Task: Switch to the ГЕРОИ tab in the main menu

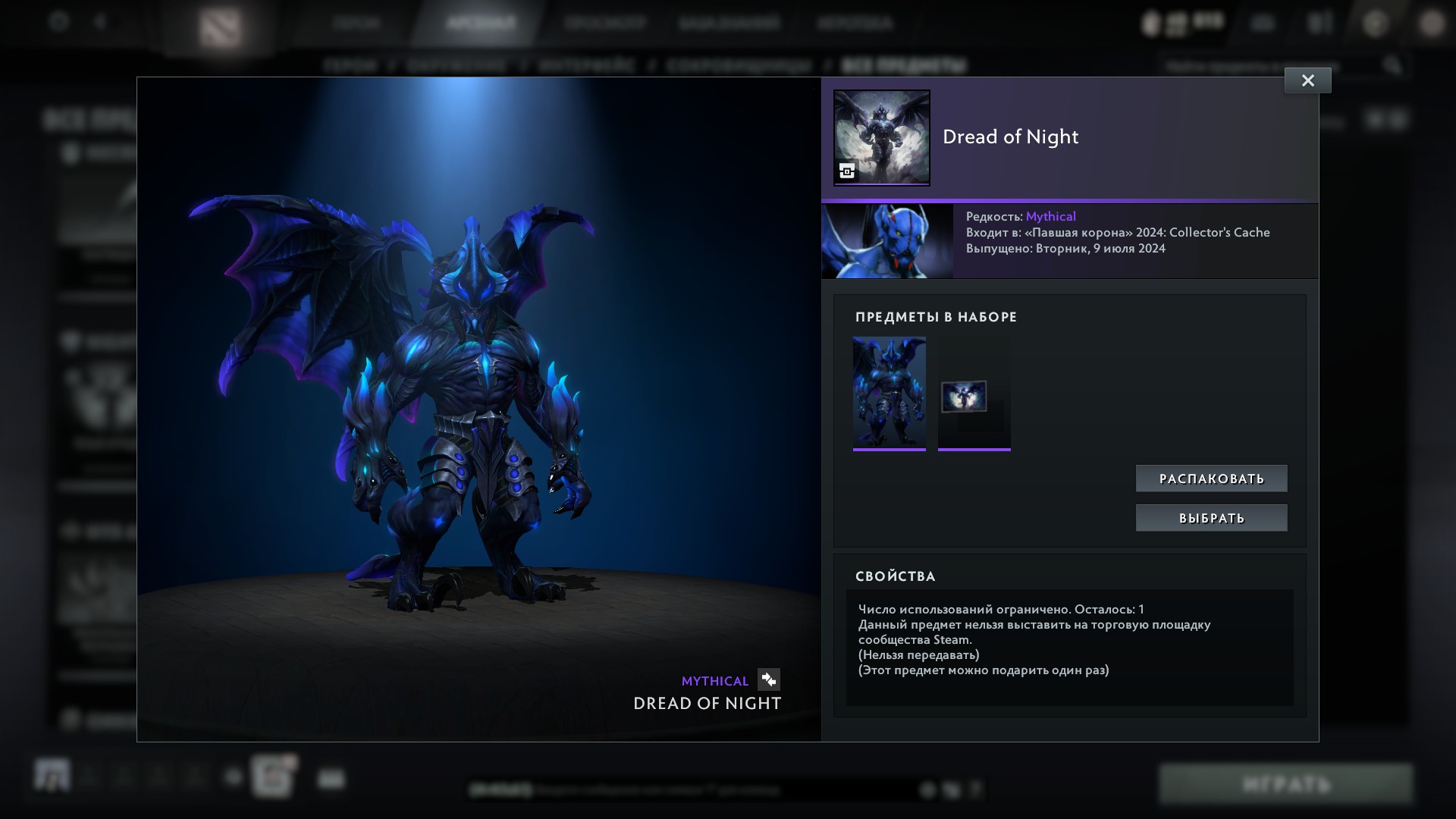Action: tap(356, 22)
